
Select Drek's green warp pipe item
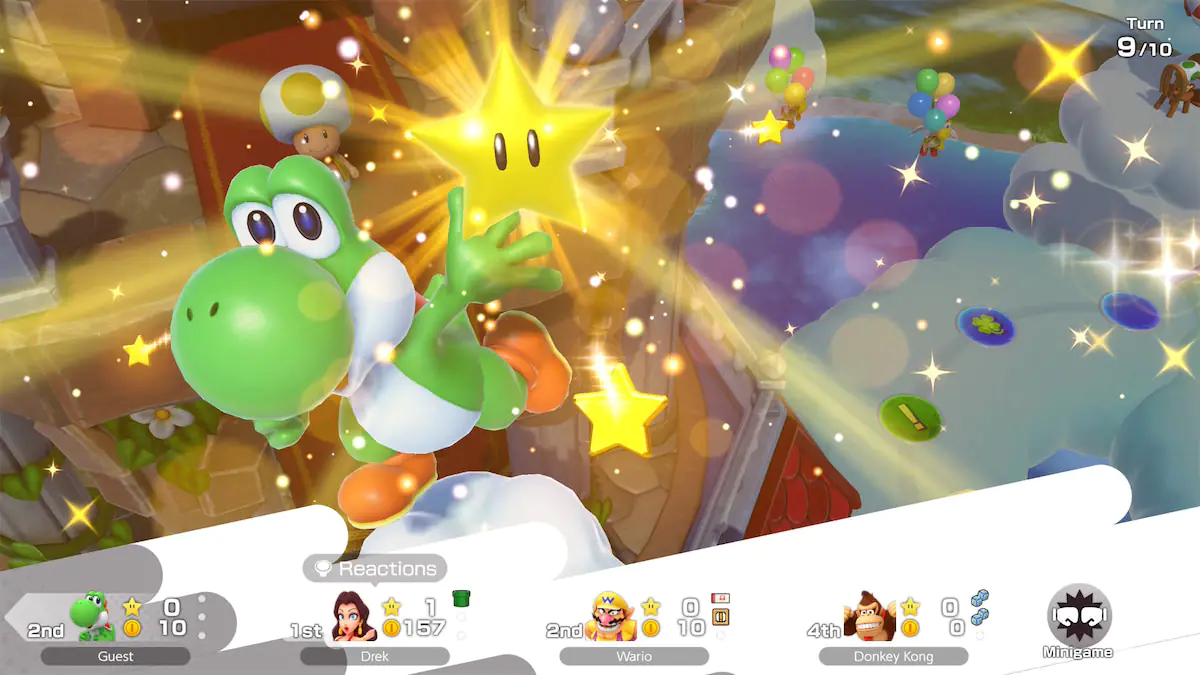pyautogui.click(x=461, y=599)
